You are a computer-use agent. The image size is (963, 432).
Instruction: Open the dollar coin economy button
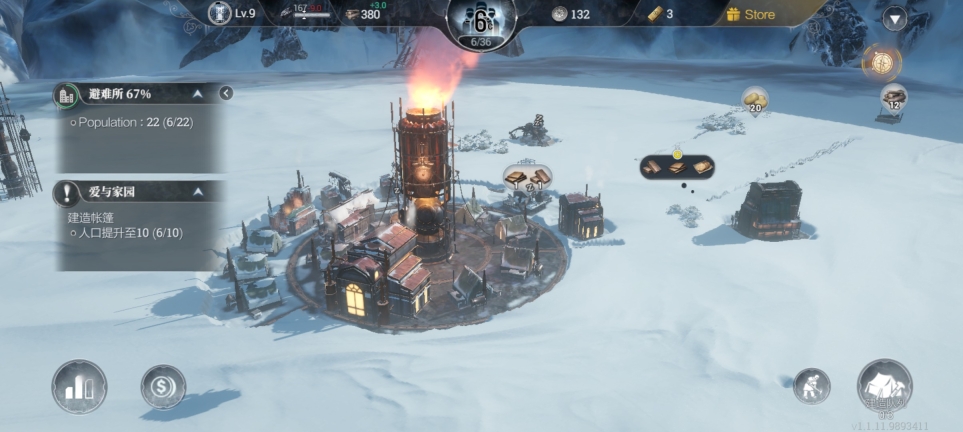(162, 386)
